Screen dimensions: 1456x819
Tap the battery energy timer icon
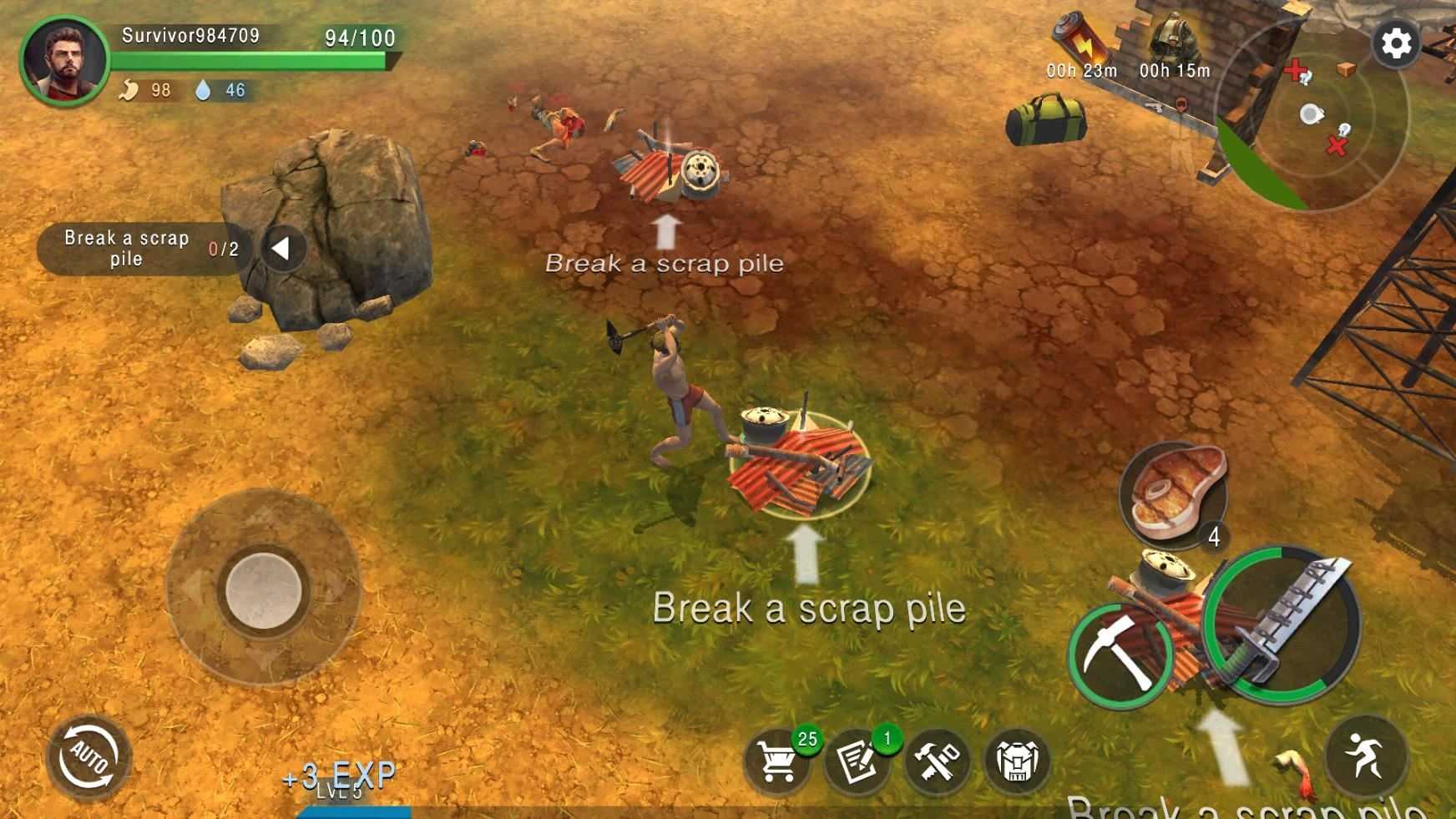tap(1080, 40)
